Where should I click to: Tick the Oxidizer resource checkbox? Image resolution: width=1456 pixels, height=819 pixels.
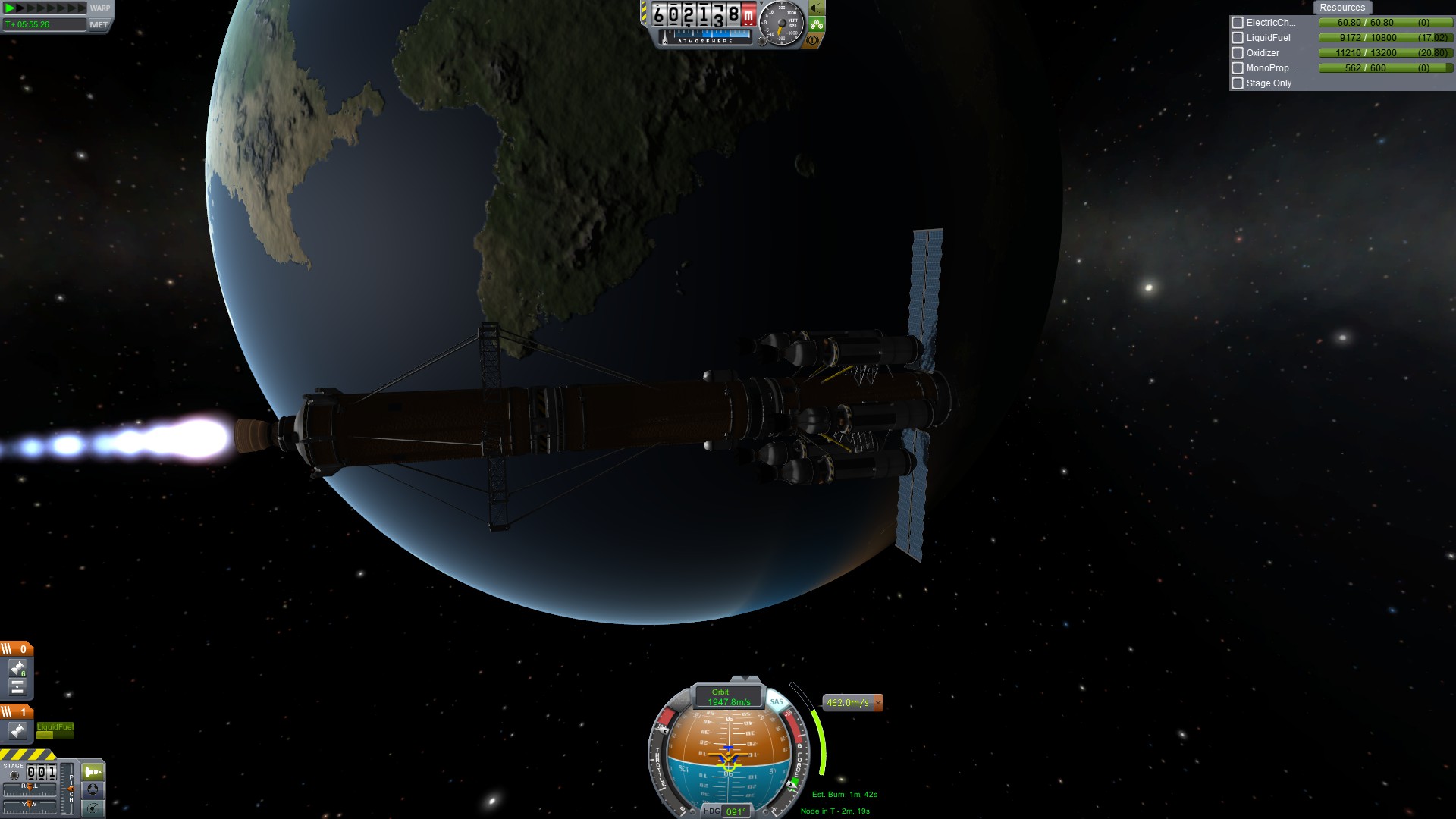[x=1238, y=53]
